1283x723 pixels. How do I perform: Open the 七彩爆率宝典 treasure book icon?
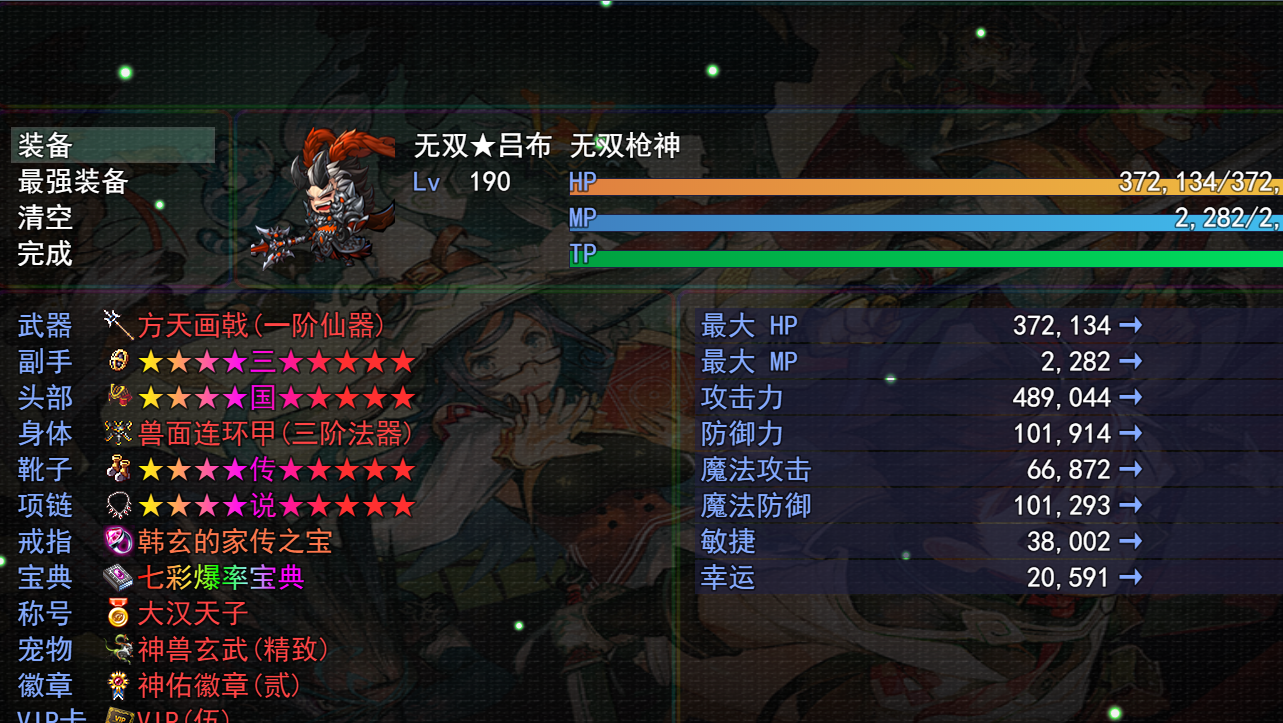coord(118,578)
